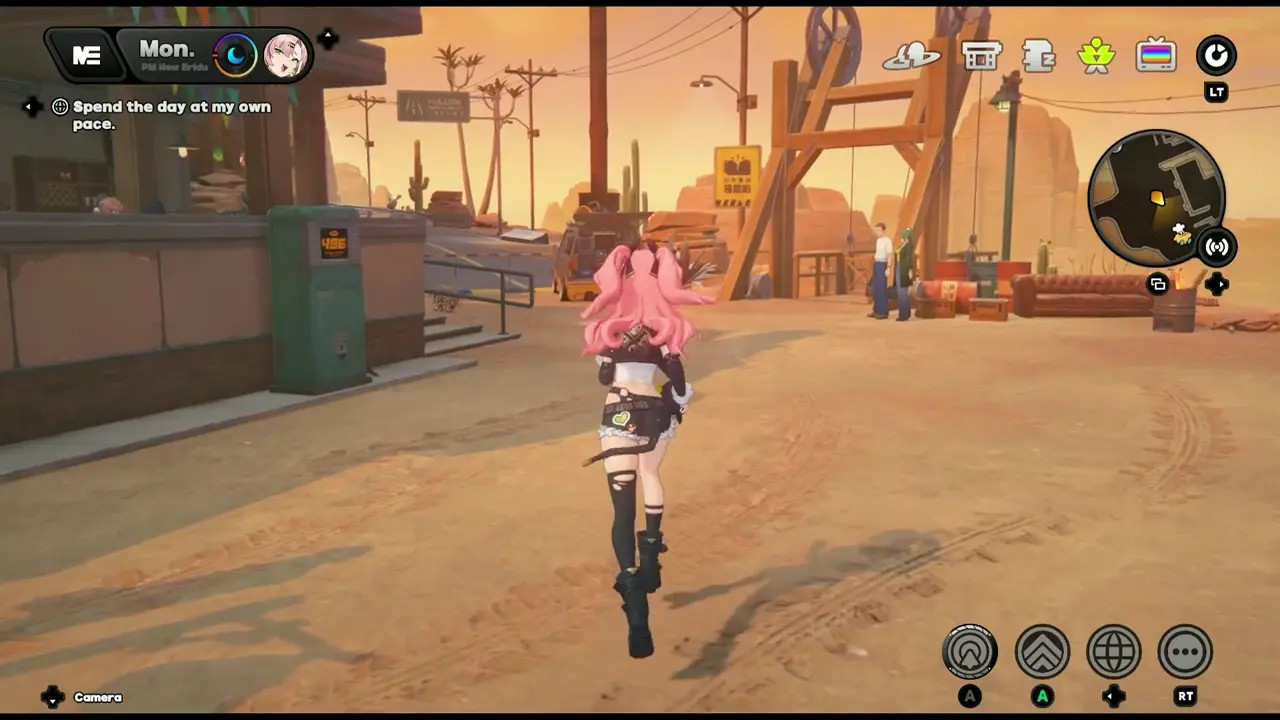Open the circular minimap
This screenshot has height=720, width=1280.
point(1155,198)
